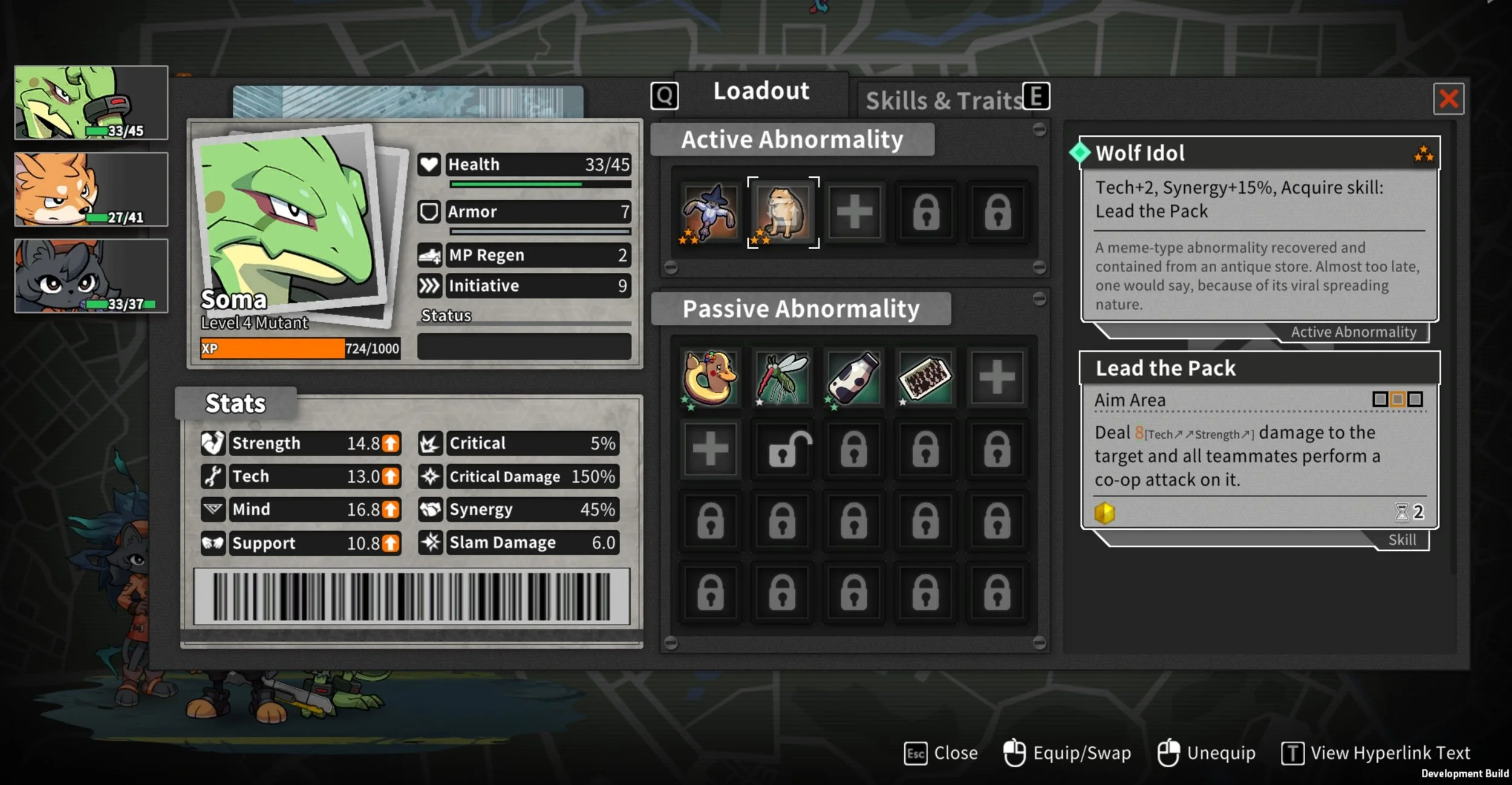Select the Wolf Idol active abnormality slot
1512x785 pixels.
(783, 212)
